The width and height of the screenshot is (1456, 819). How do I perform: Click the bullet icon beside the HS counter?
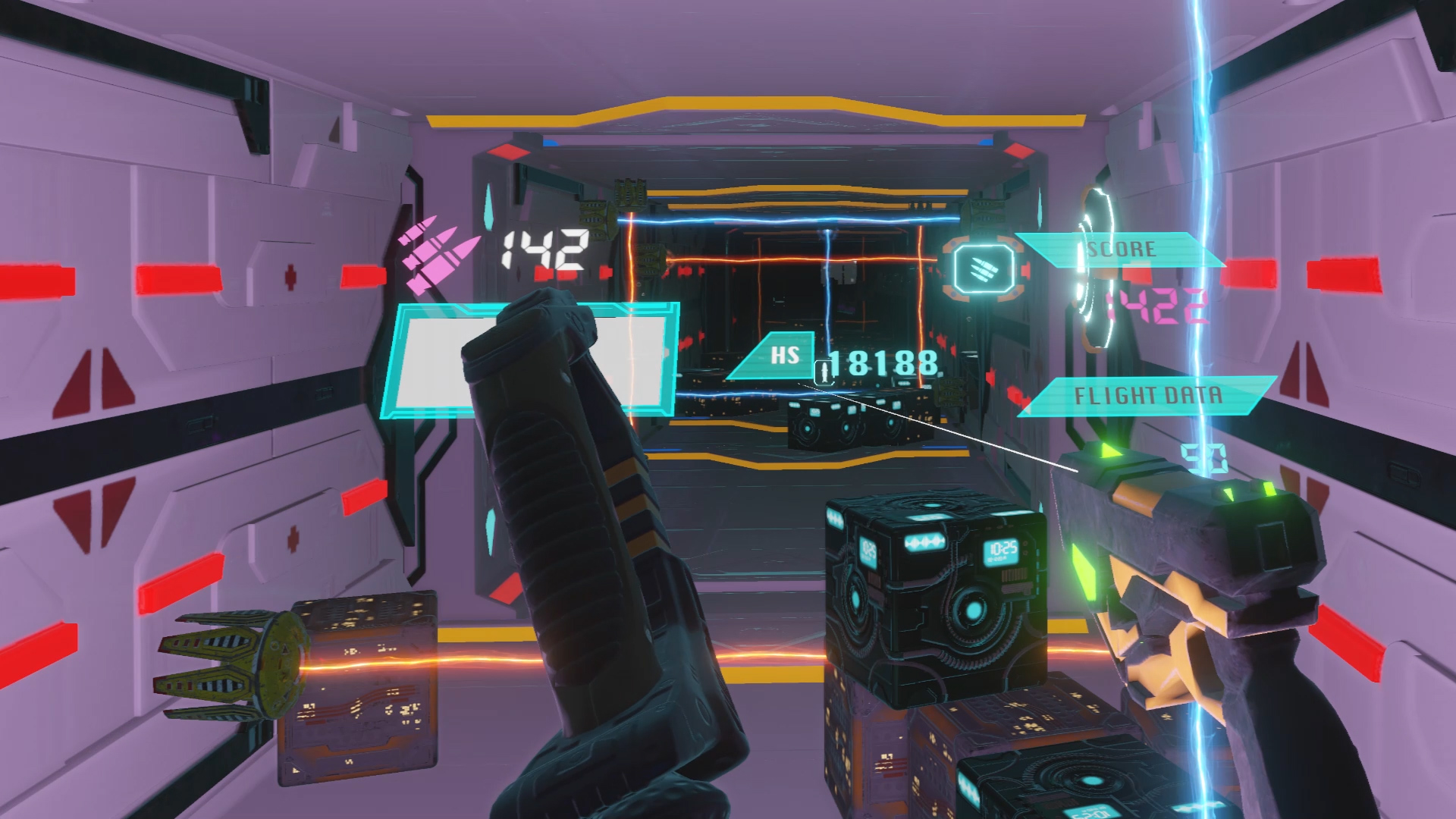click(823, 374)
